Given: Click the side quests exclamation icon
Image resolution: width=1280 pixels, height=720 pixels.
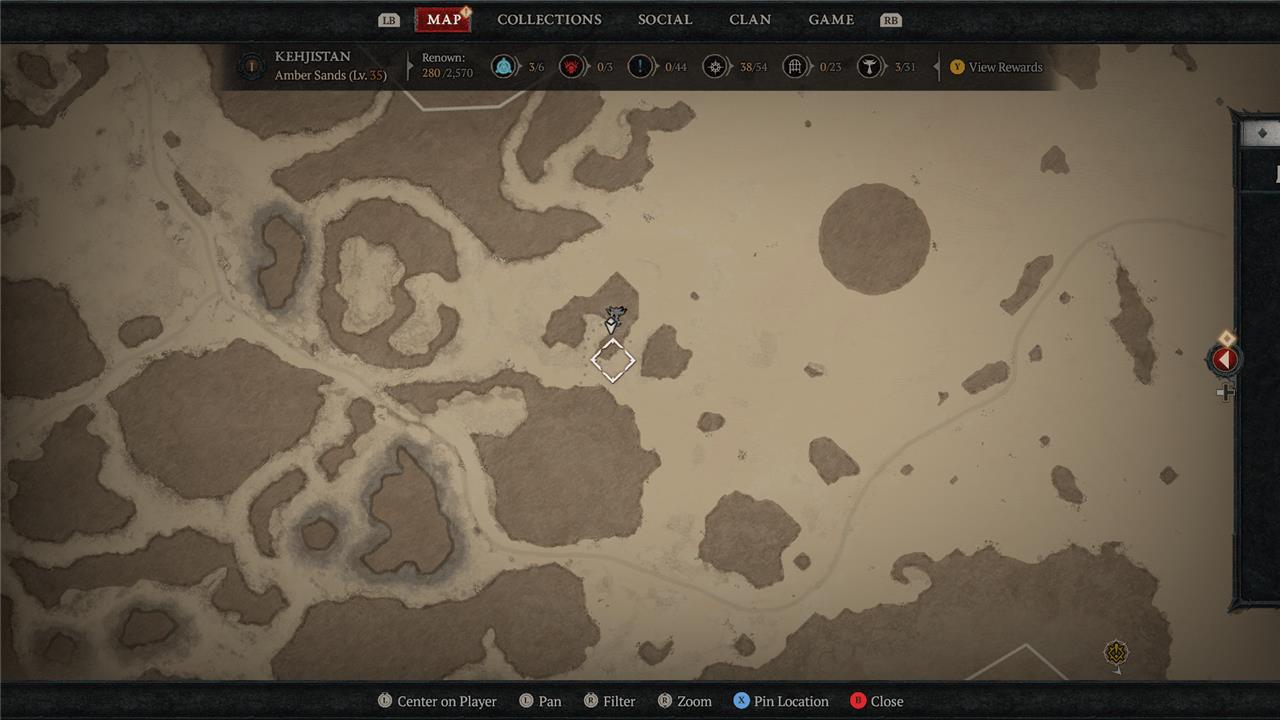Looking at the screenshot, I should pyautogui.click(x=640, y=67).
